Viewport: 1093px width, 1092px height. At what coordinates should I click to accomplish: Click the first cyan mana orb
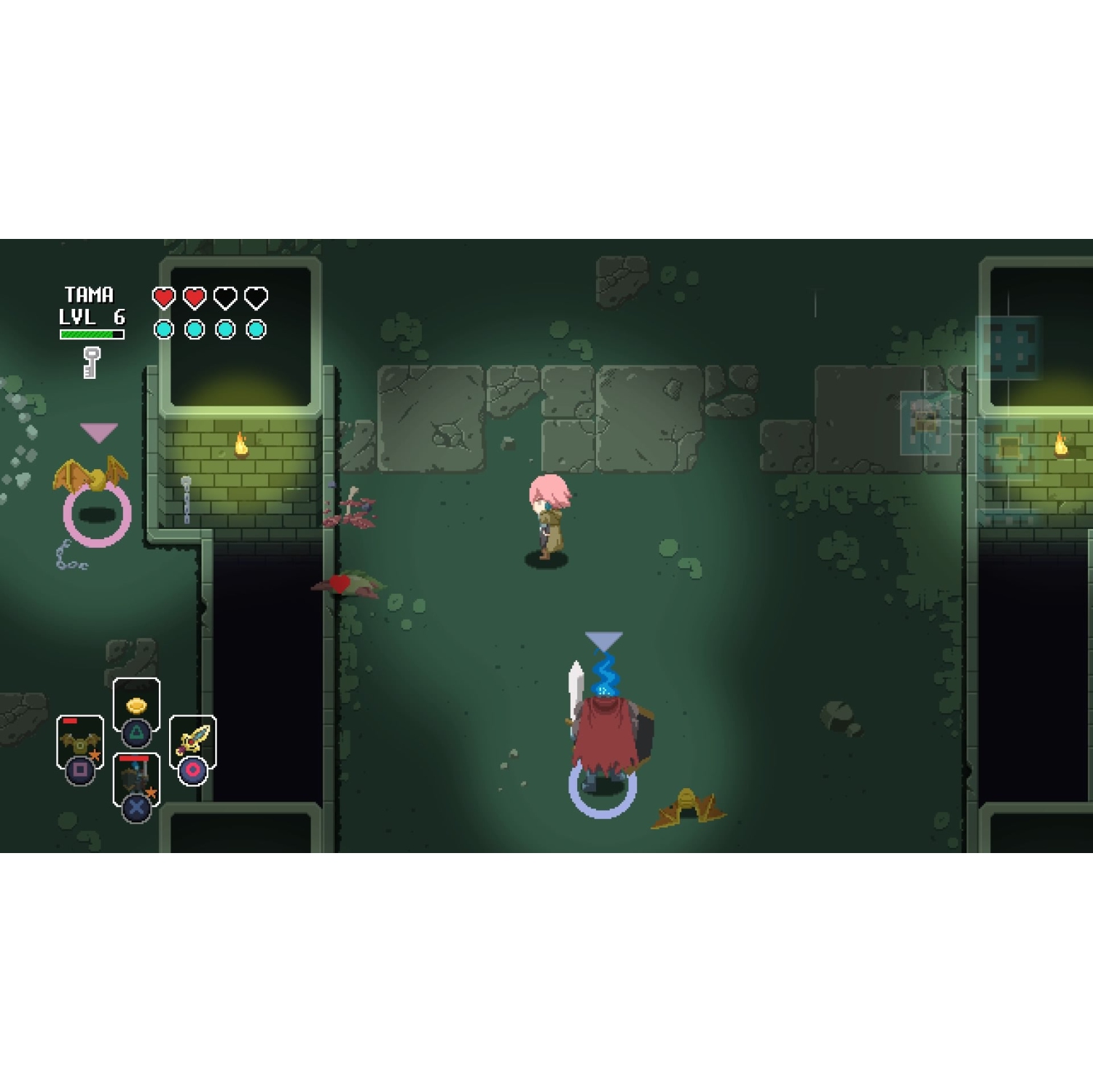[x=162, y=330]
